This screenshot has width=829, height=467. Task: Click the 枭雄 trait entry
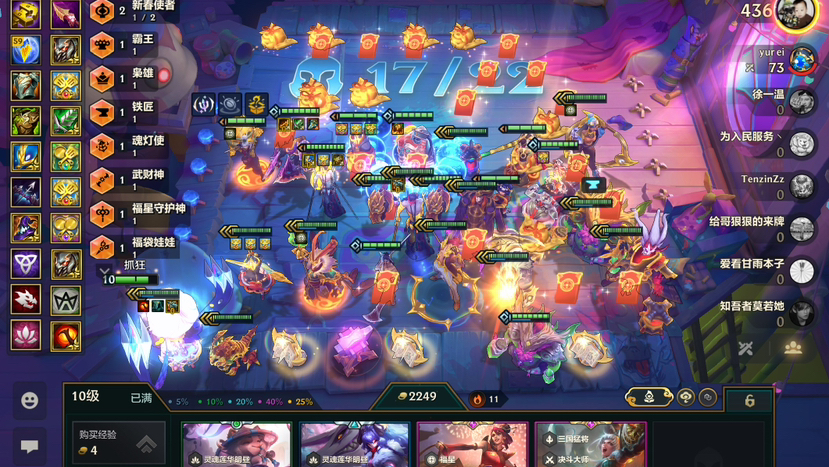click(135, 76)
